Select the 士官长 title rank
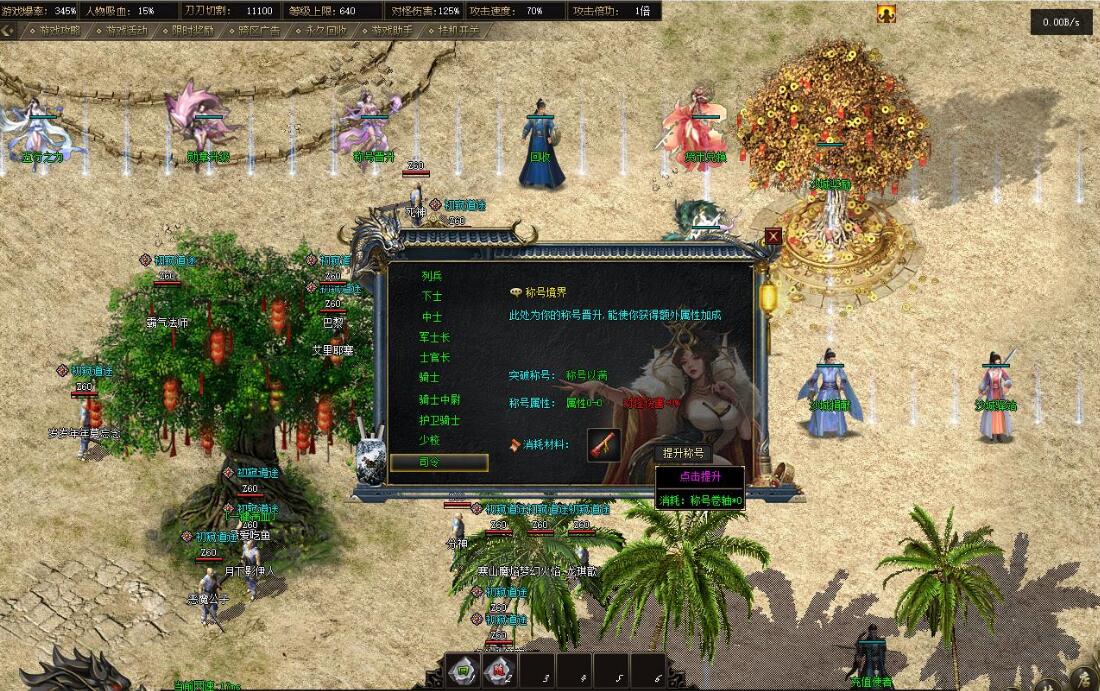Viewport: 1100px width, 691px height. (434, 357)
